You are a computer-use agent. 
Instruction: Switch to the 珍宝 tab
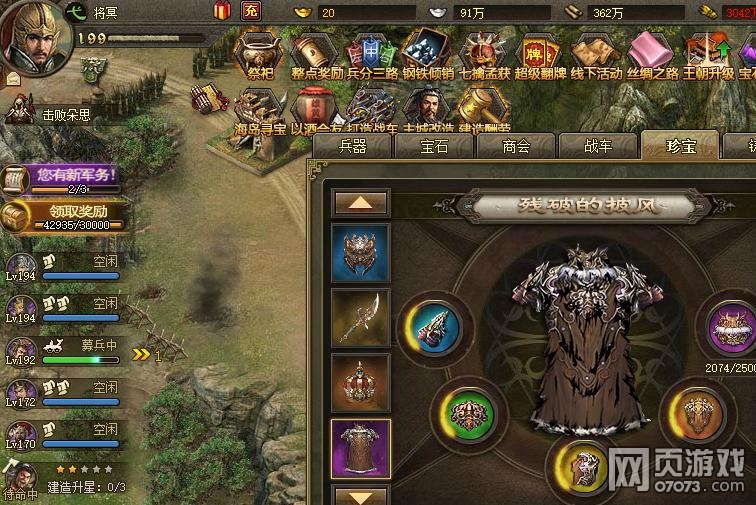coord(680,146)
